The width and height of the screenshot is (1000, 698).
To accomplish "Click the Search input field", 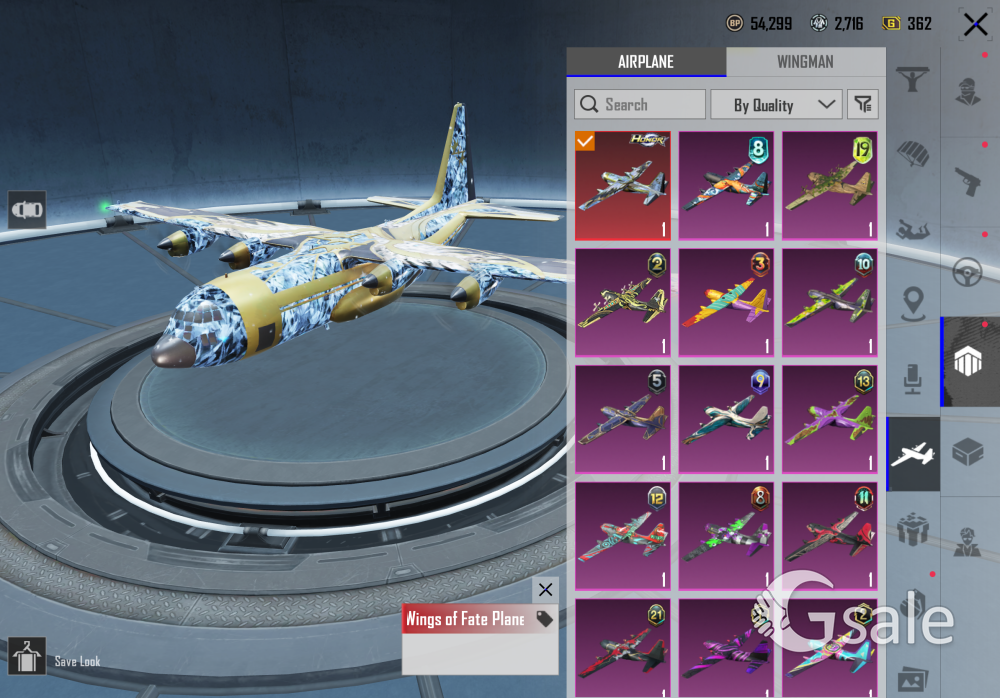I will pyautogui.click(x=640, y=104).
